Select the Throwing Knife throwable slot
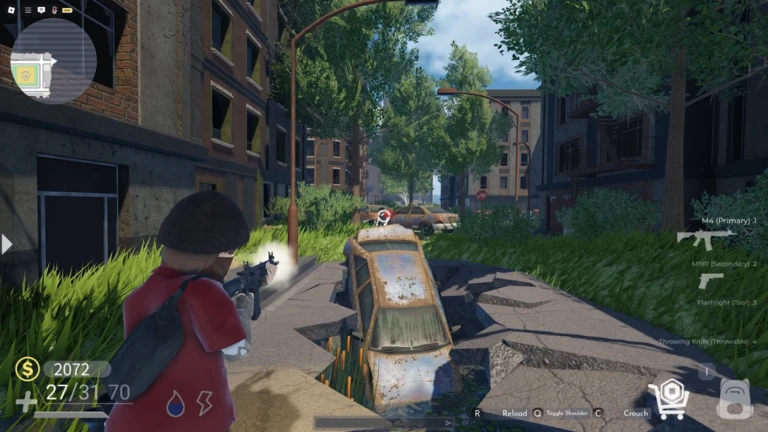This screenshot has width=768, height=432. click(710, 341)
